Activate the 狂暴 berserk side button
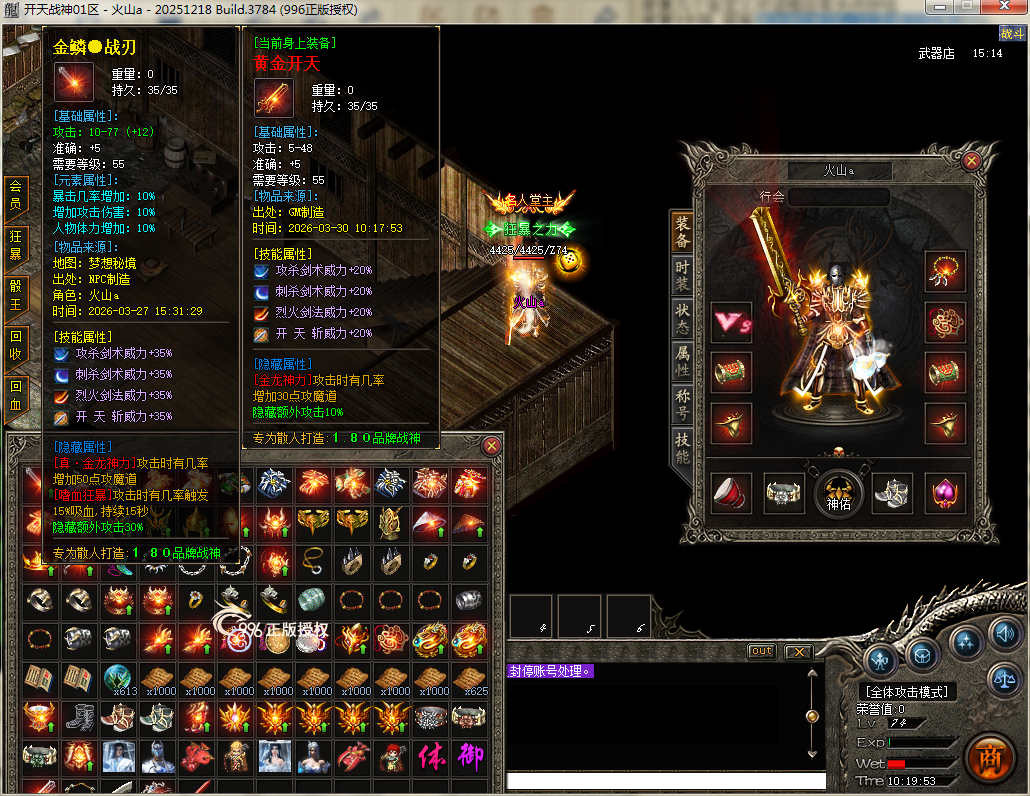 pyautogui.click(x=15, y=244)
